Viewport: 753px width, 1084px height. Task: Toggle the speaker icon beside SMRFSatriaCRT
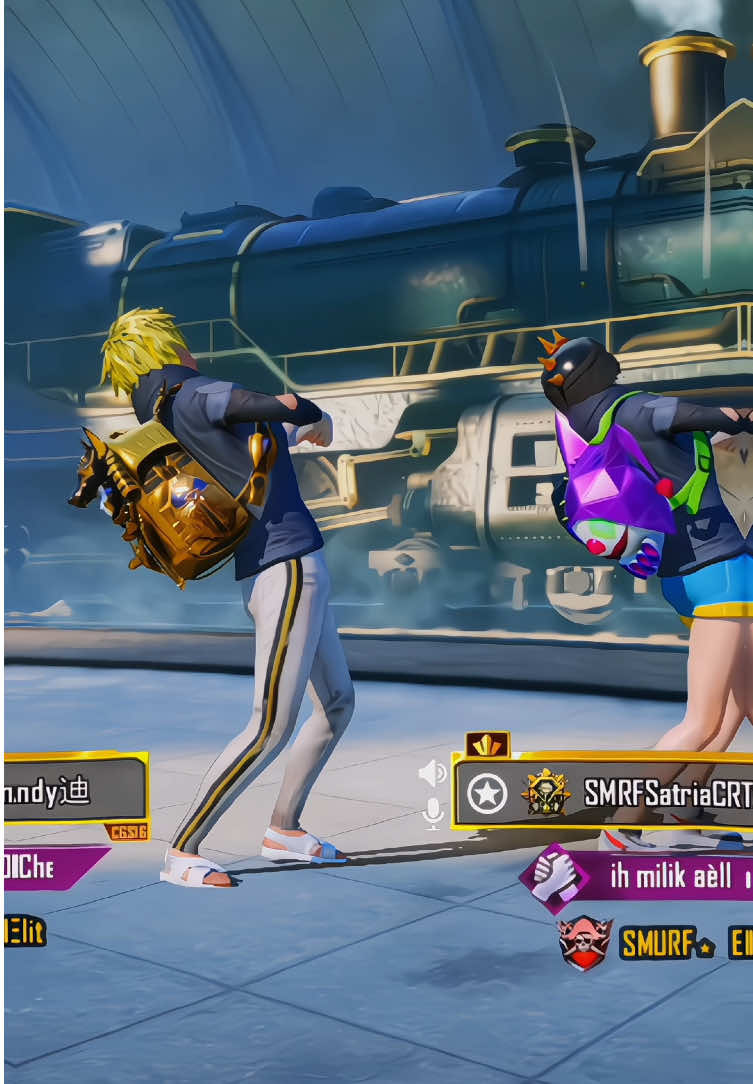click(x=433, y=773)
